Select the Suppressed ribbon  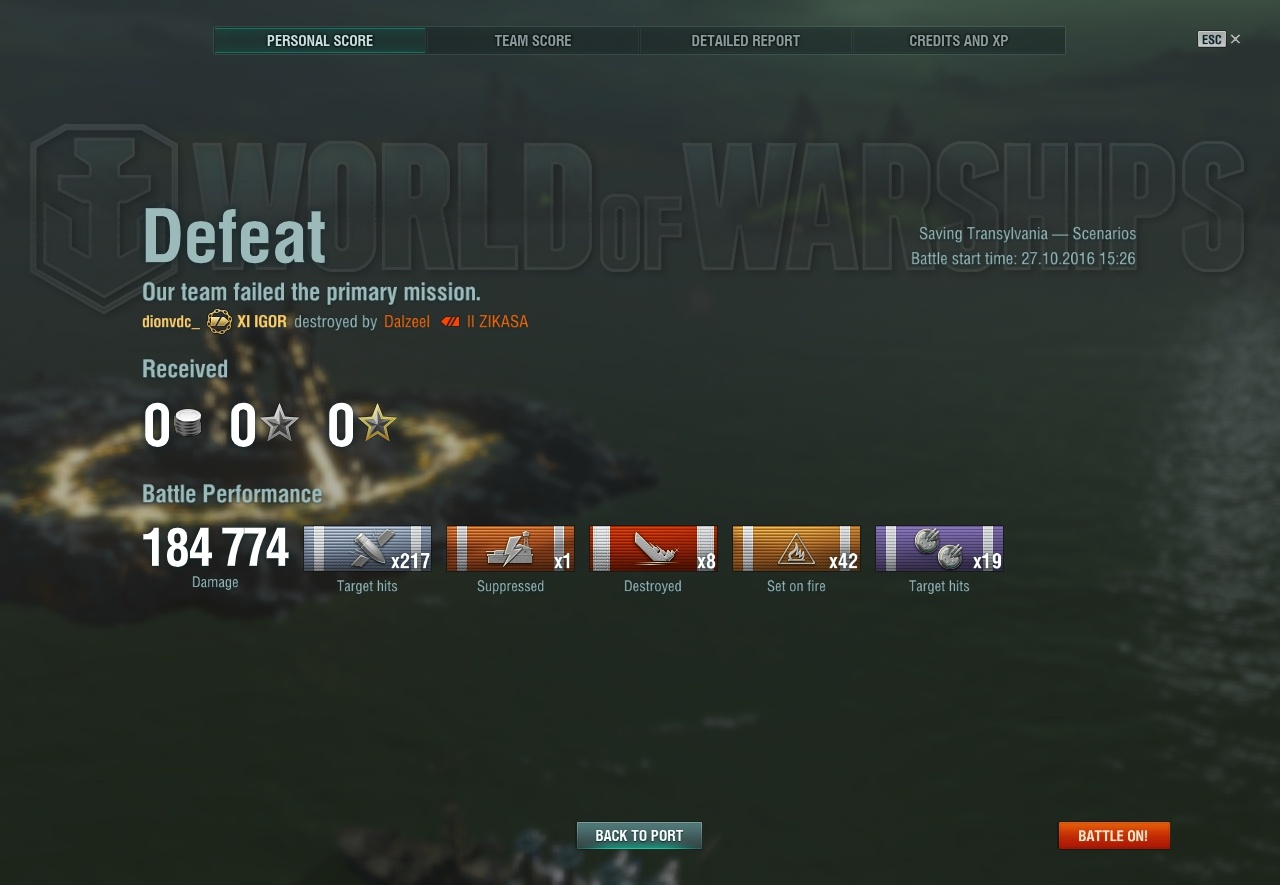[510, 549]
